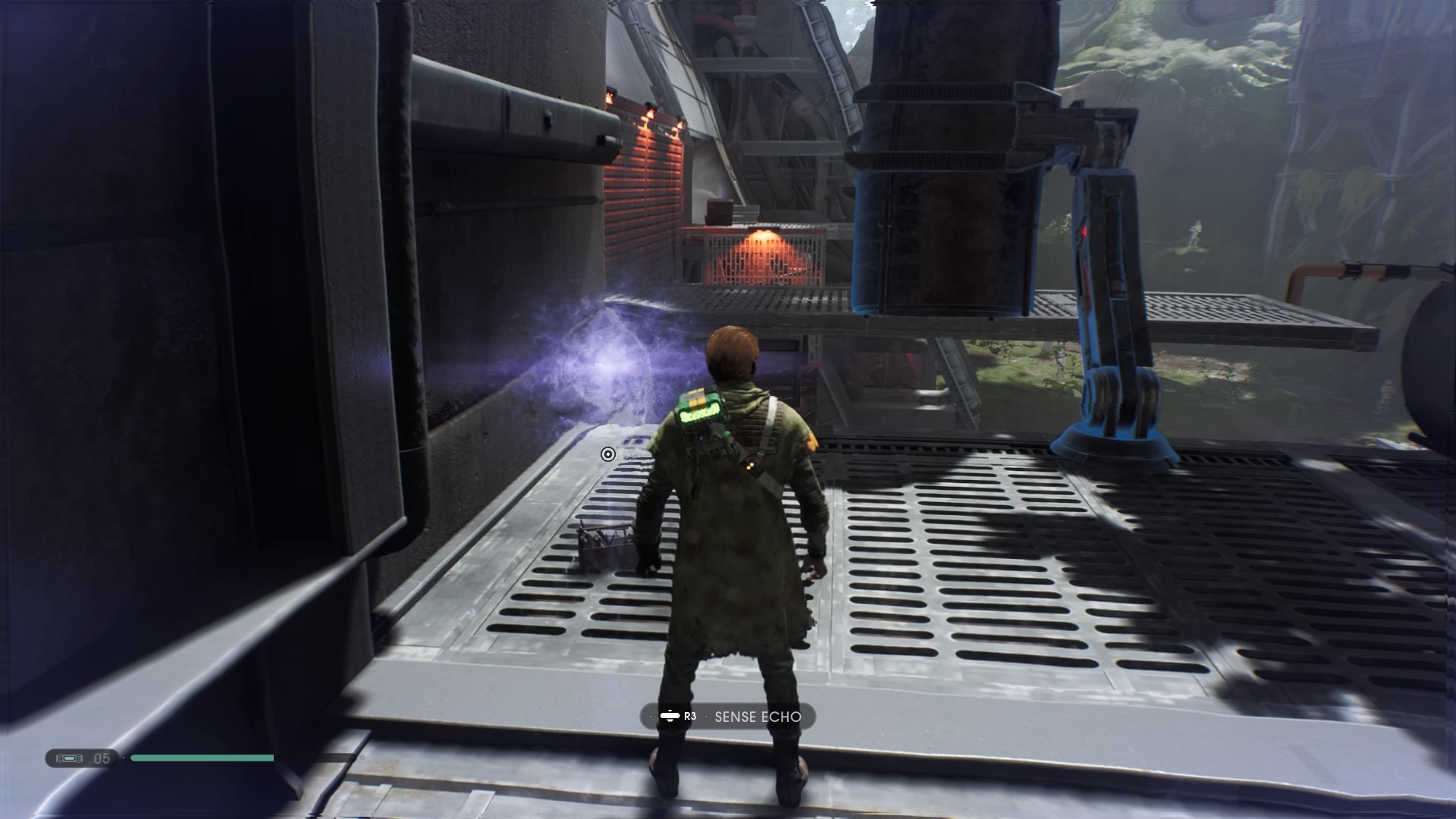
Task: Click the R3 stick-press button icon
Action: 670,716
